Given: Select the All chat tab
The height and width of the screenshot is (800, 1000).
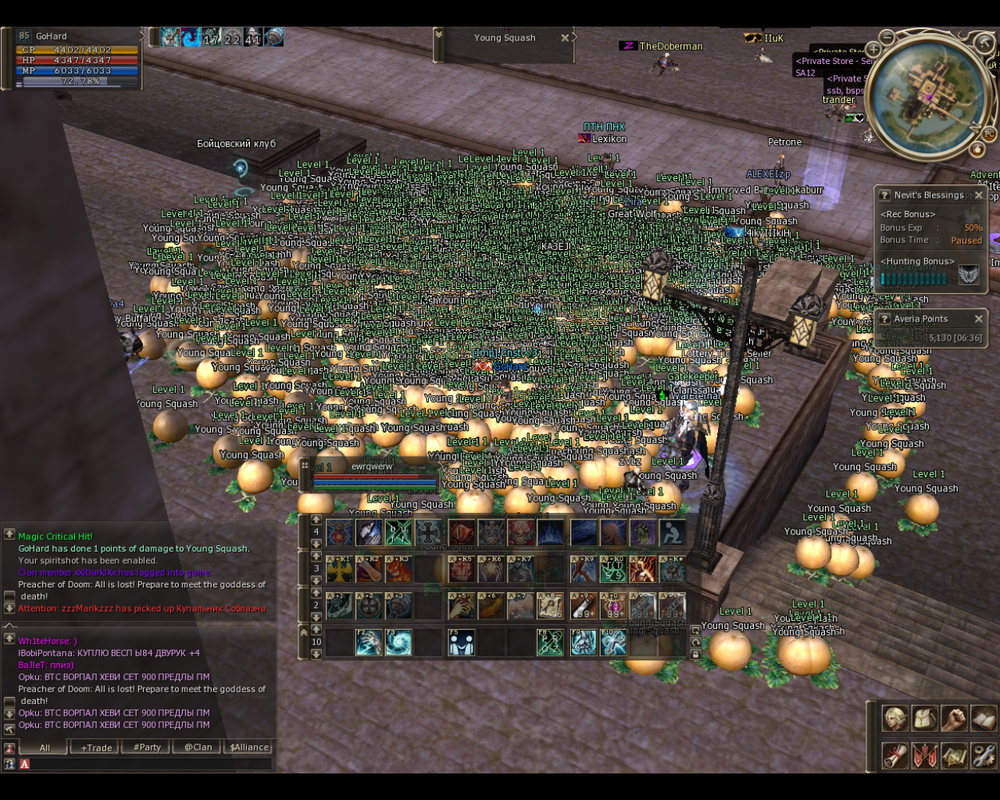Looking at the screenshot, I should 44,747.
